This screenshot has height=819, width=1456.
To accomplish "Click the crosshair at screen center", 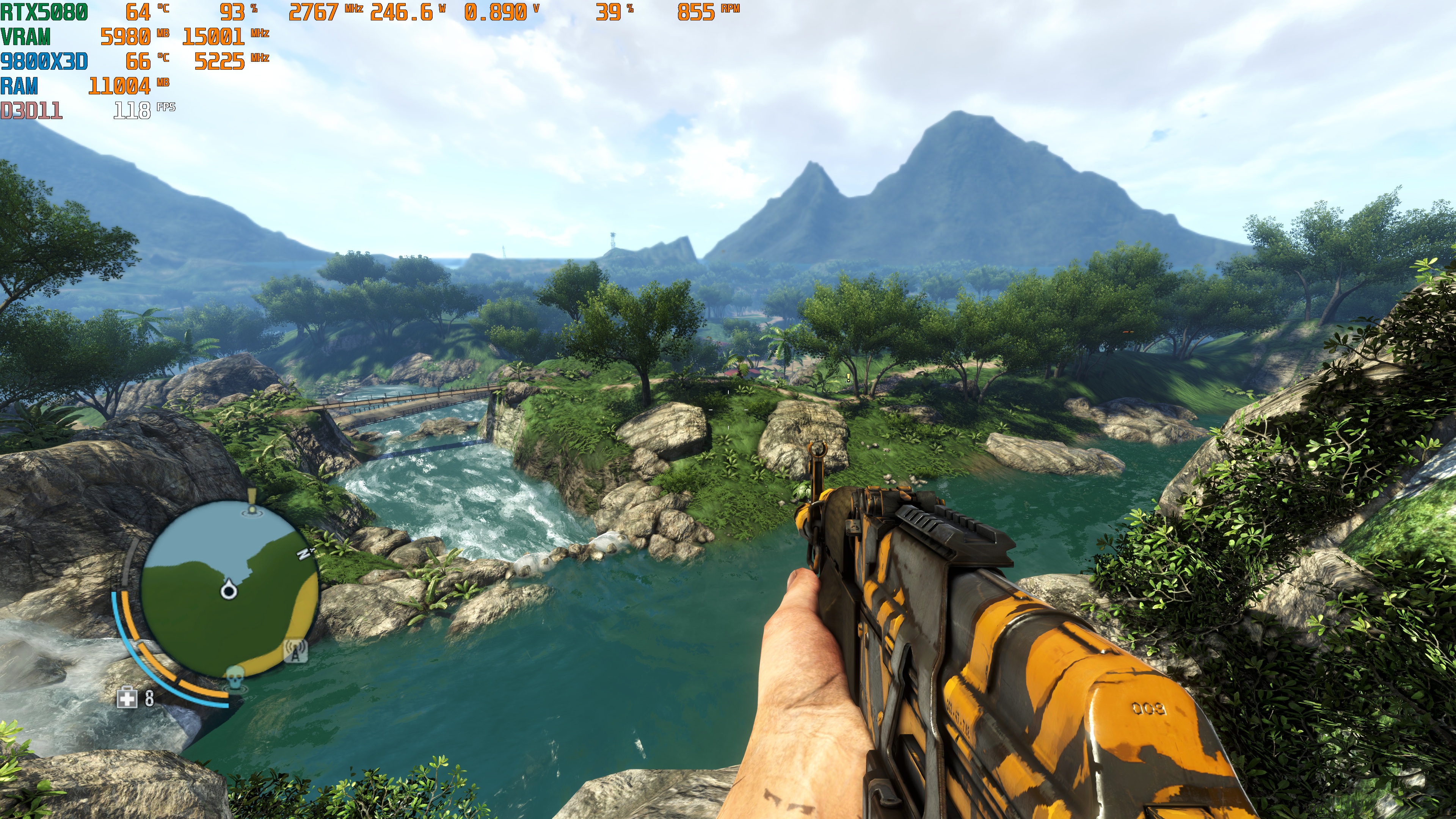I will click(x=728, y=409).
